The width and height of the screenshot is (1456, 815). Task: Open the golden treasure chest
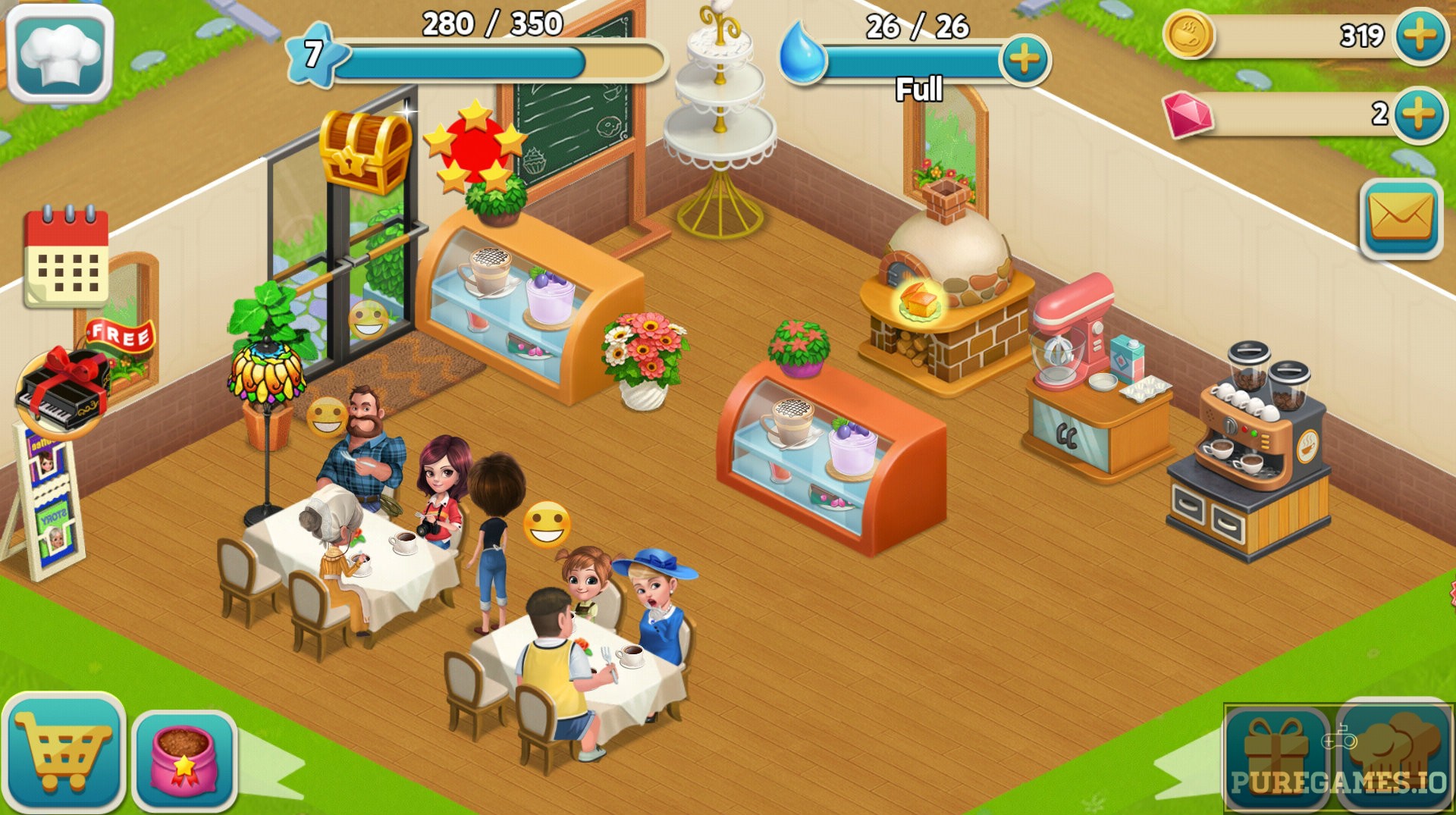[363, 149]
